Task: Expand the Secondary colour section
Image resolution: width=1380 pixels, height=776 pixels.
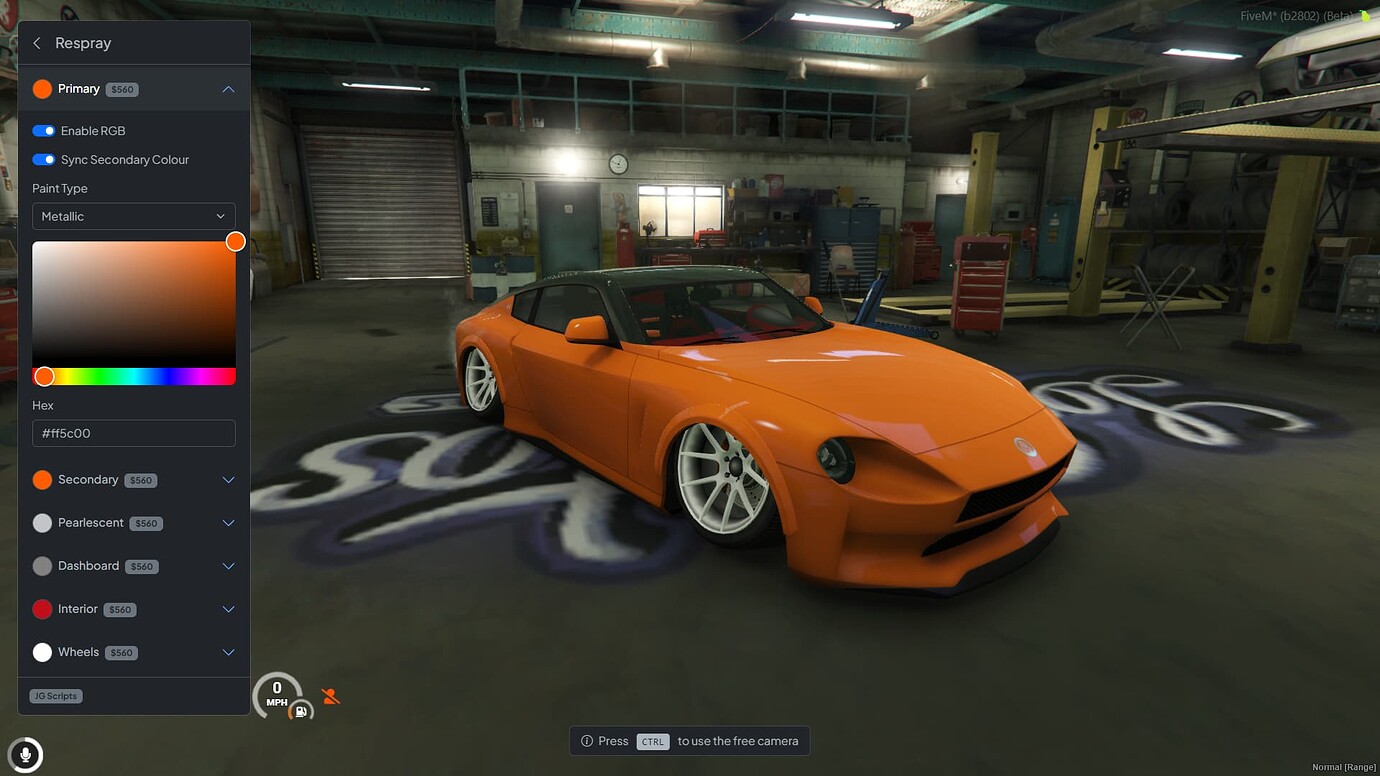Action: pos(228,480)
